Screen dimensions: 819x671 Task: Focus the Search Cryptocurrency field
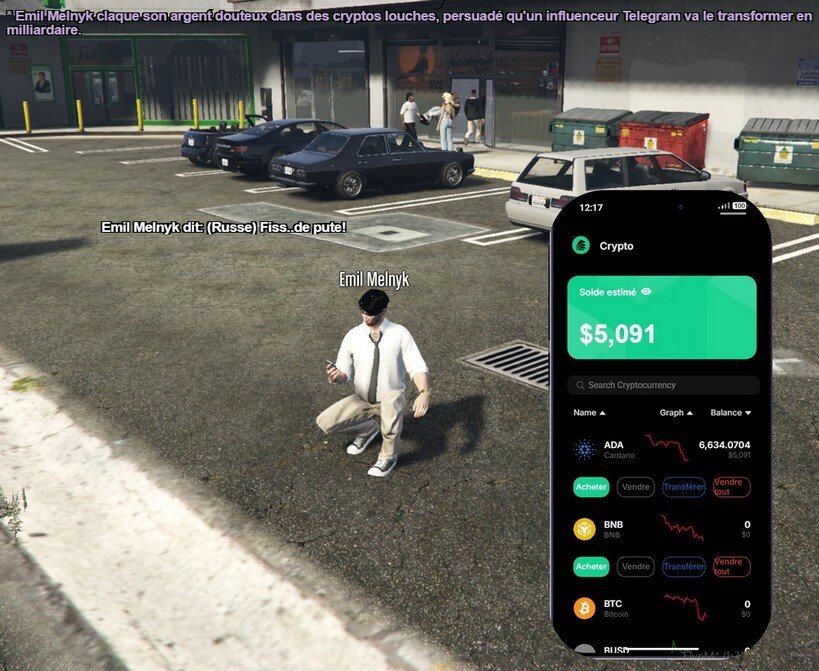[x=663, y=385]
